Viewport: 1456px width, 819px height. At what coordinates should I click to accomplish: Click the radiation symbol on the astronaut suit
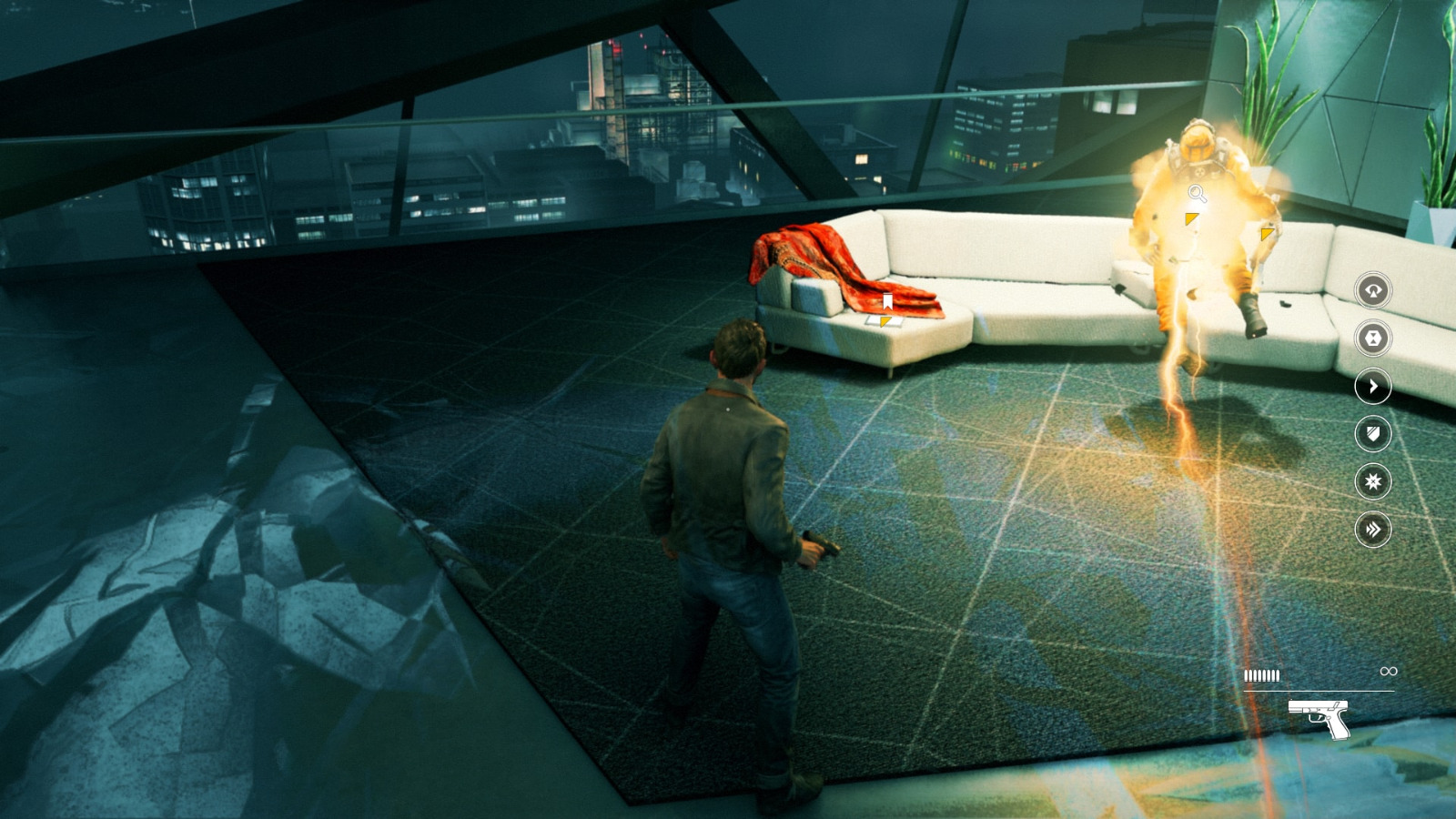click(1199, 172)
